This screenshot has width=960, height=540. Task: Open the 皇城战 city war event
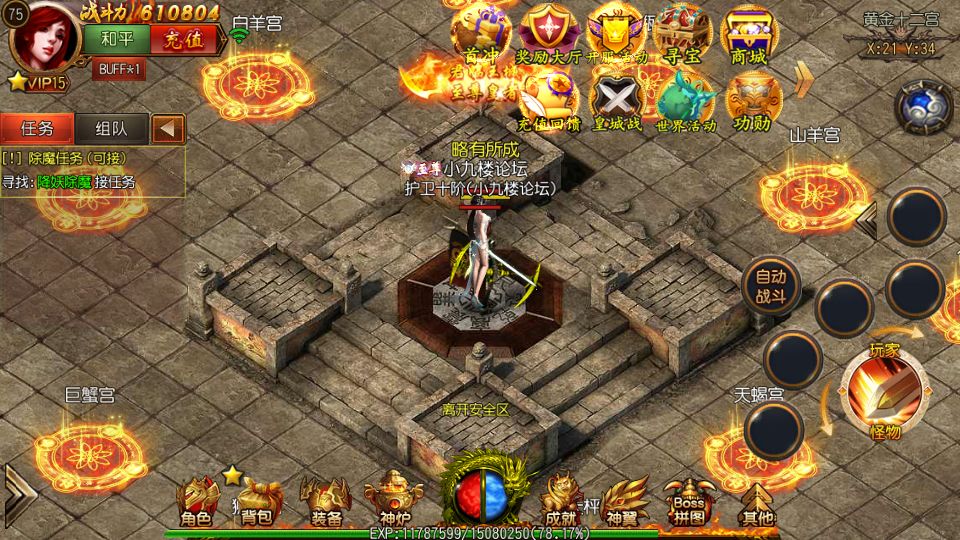614,103
